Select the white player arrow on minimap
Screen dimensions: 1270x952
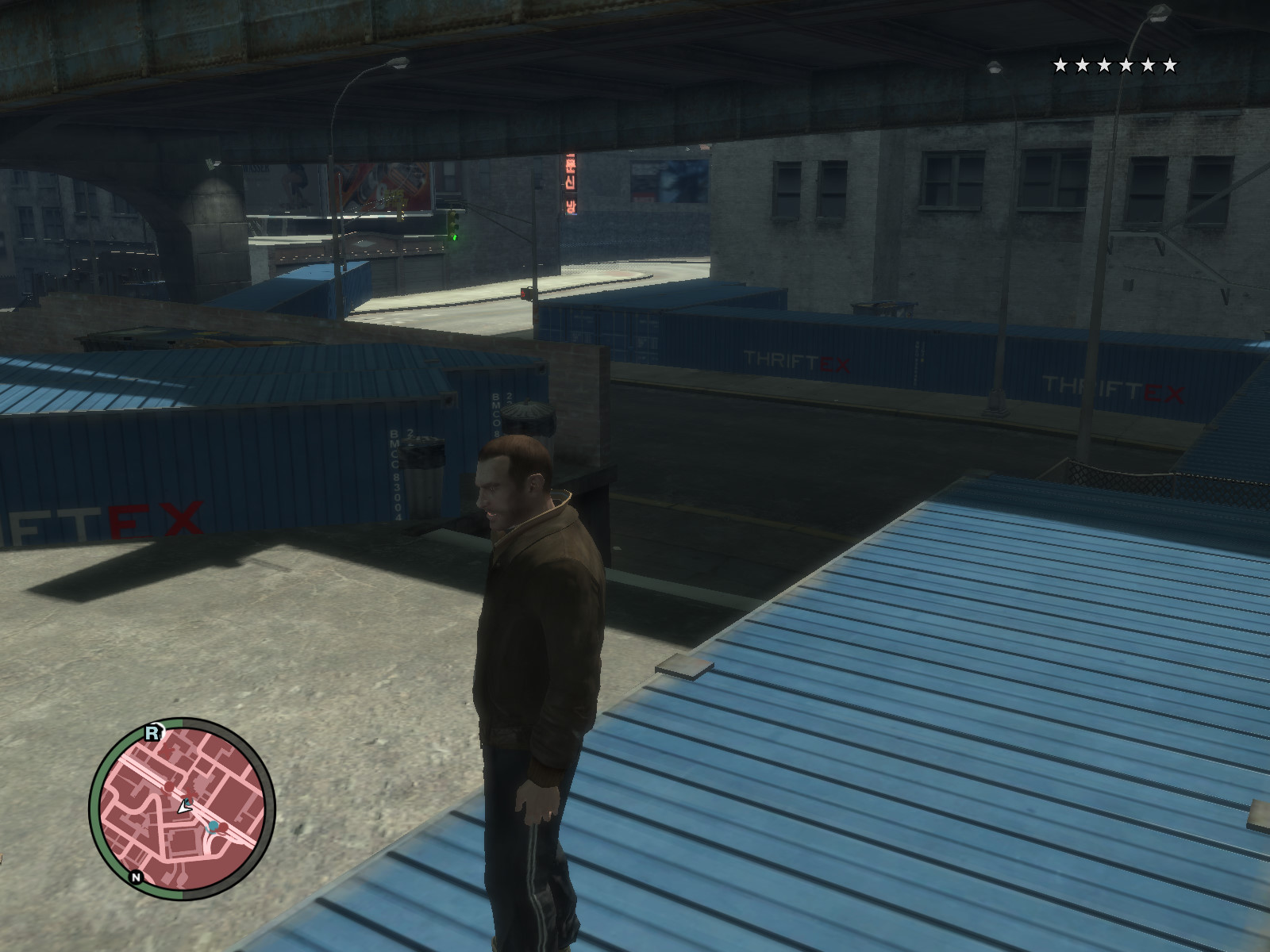coord(184,807)
